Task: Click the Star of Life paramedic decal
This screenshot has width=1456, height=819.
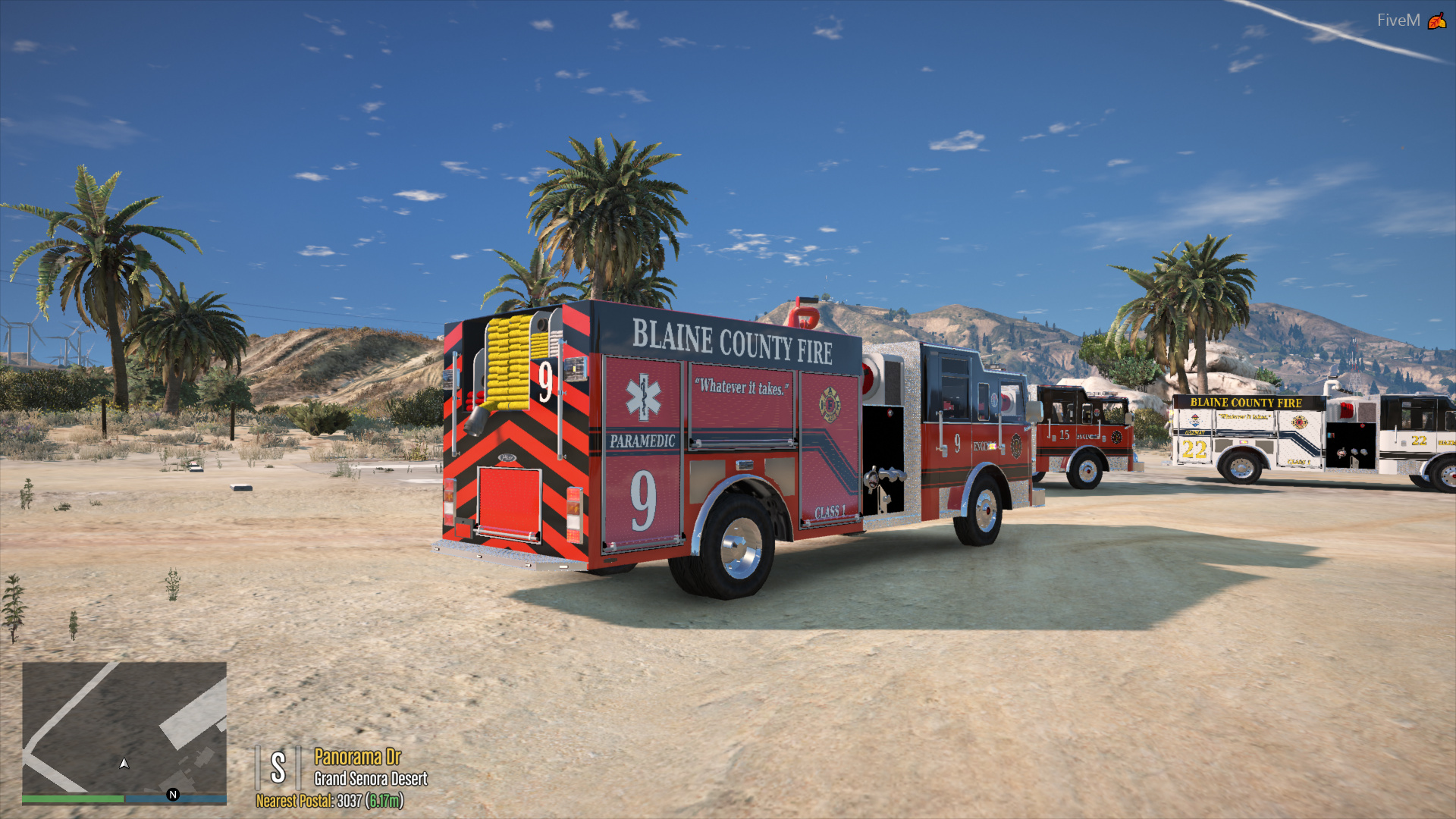Action: 645,397
